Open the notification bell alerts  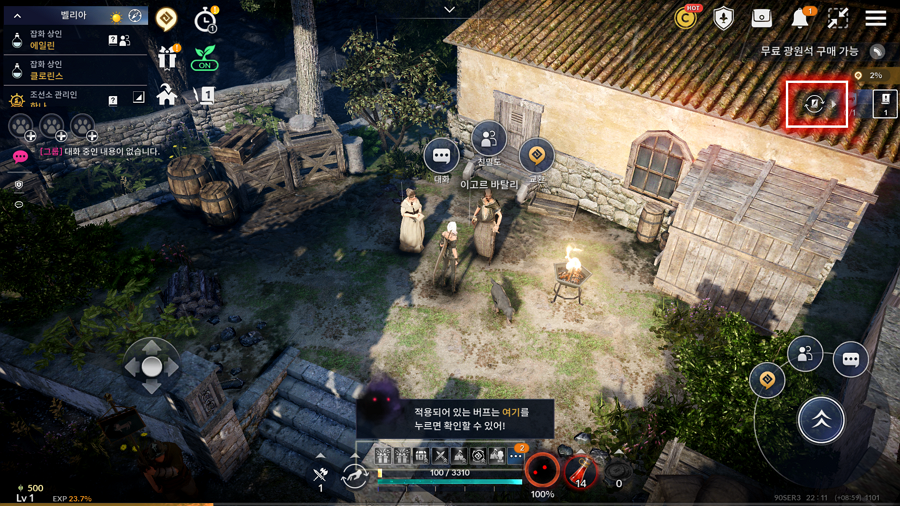(x=800, y=18)
